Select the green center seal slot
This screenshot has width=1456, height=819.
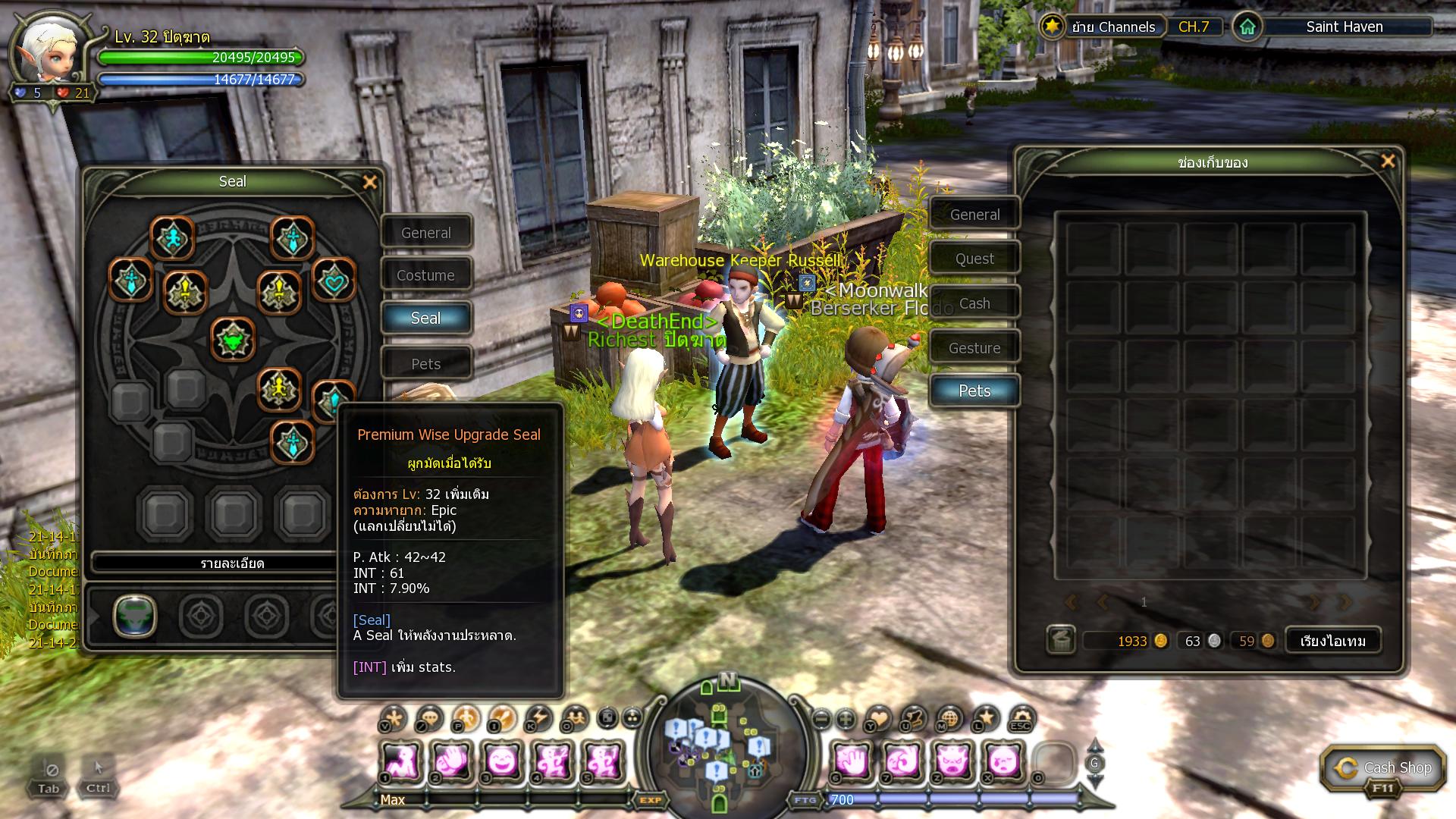pos(233,340)
